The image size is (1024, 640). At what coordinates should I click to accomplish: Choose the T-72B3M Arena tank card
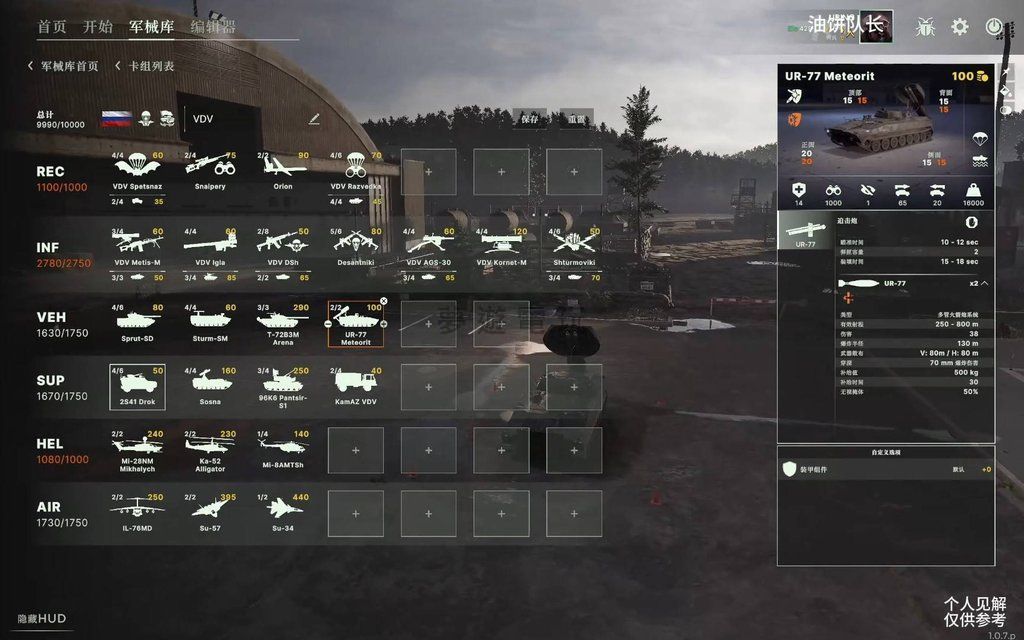[283, 324]
